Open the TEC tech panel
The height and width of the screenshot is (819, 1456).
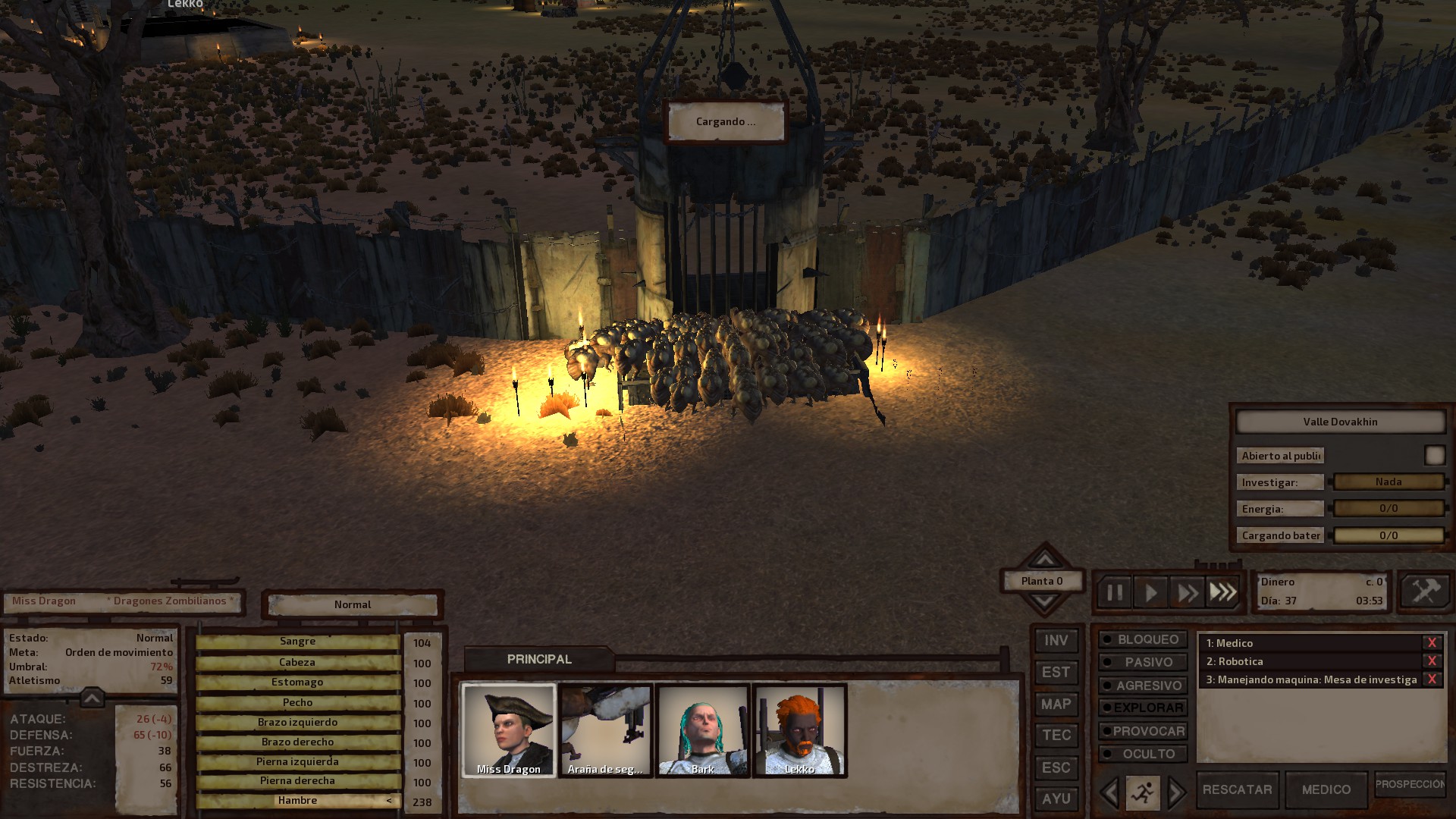pos(1056,736)
